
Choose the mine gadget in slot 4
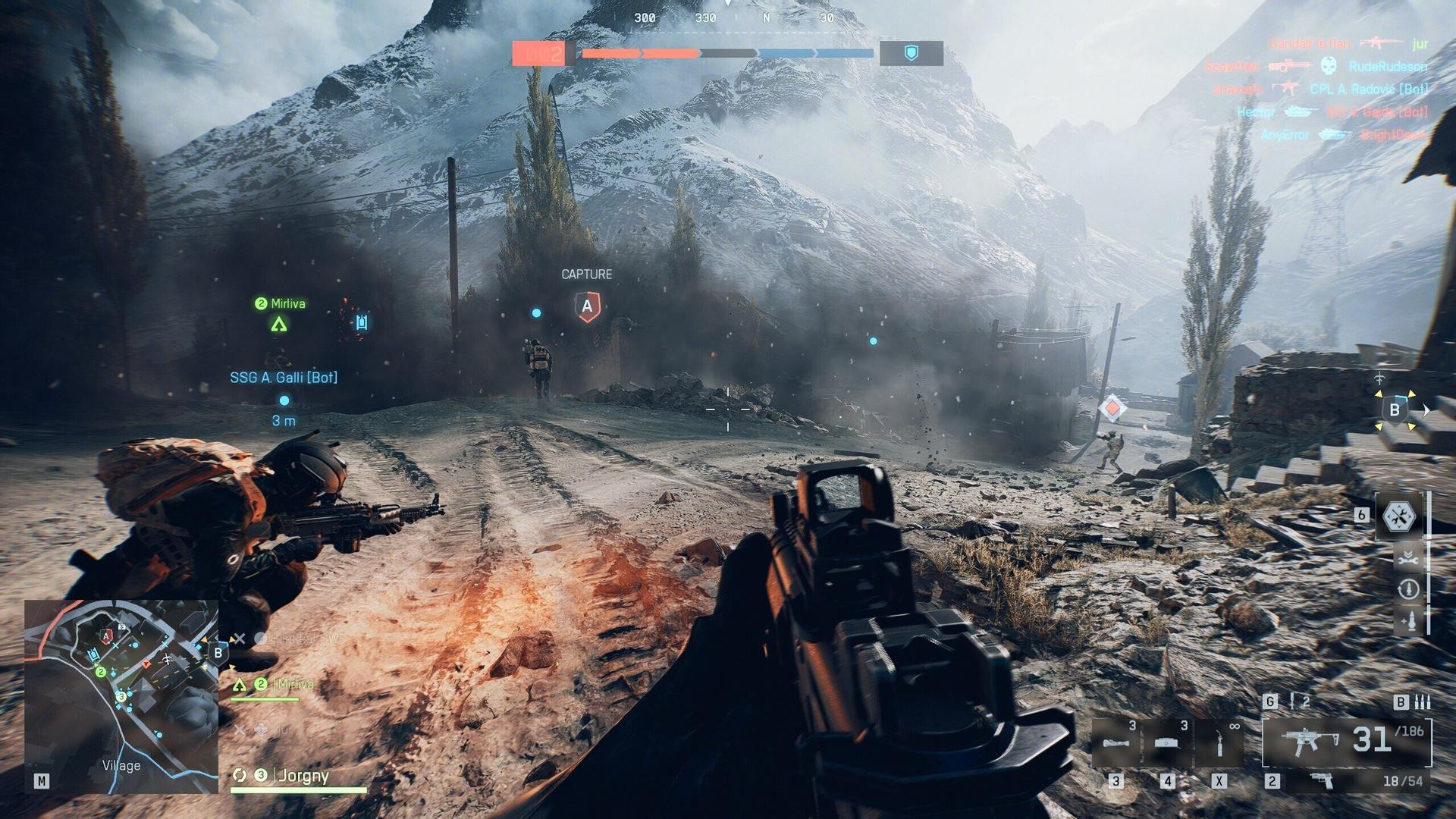pyautogui.click(x=1167, y=742)
